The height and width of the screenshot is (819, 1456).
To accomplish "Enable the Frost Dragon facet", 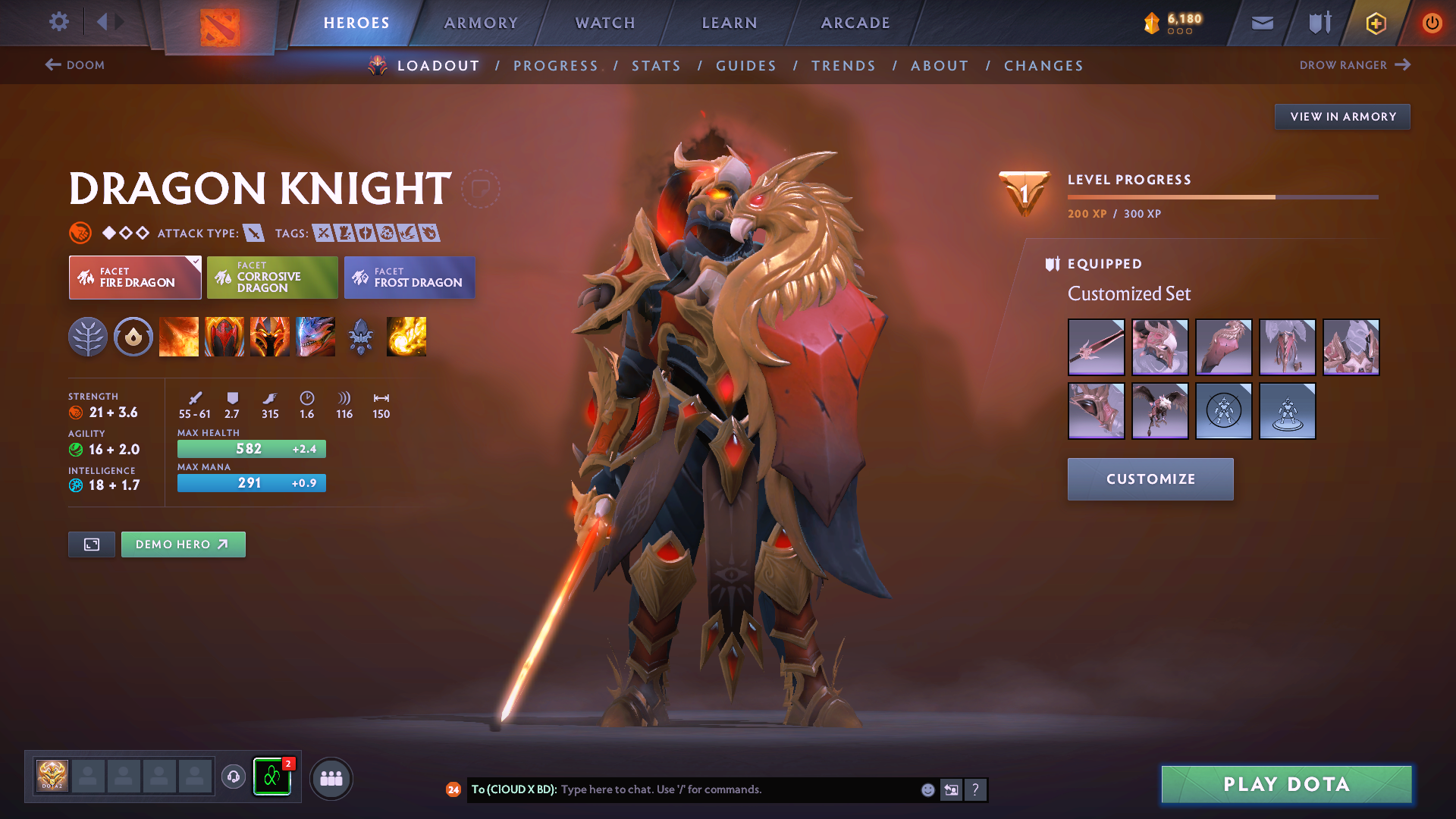I will pyautogui.click(x=409, y=278).
